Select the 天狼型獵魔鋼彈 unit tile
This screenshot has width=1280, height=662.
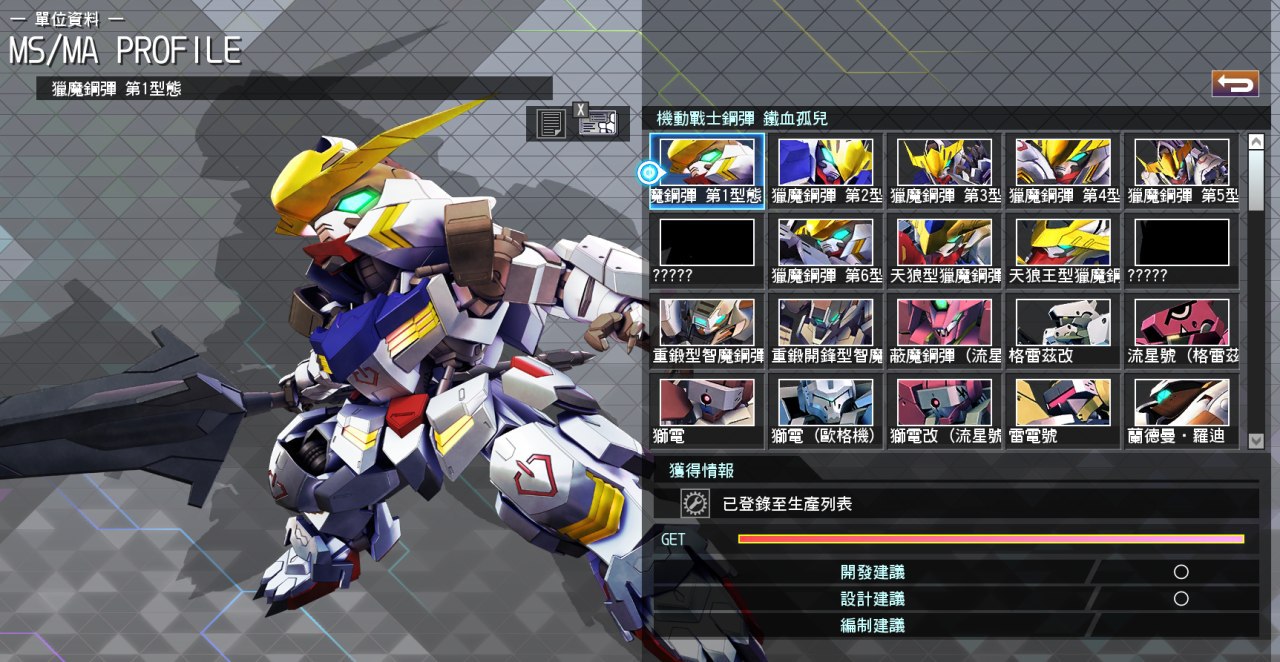(x=945, y=251)
